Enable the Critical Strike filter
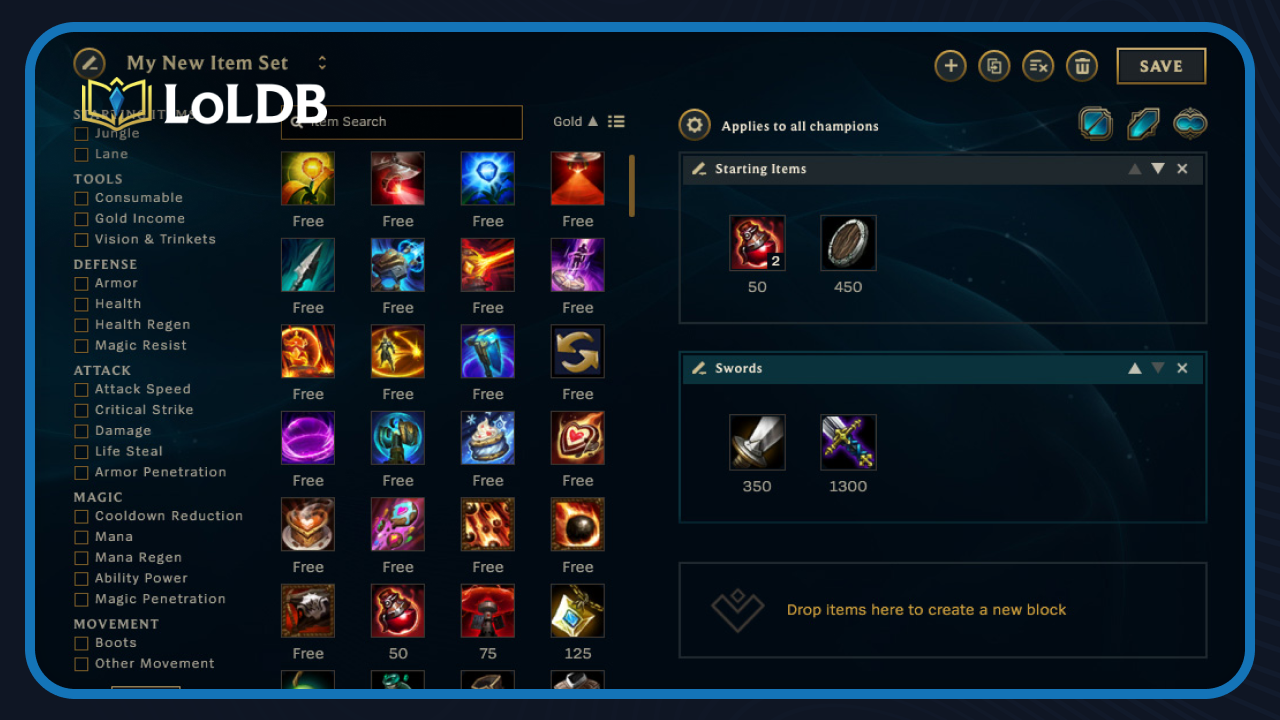Screen dimensions: 1280x720 coord(81,410)
